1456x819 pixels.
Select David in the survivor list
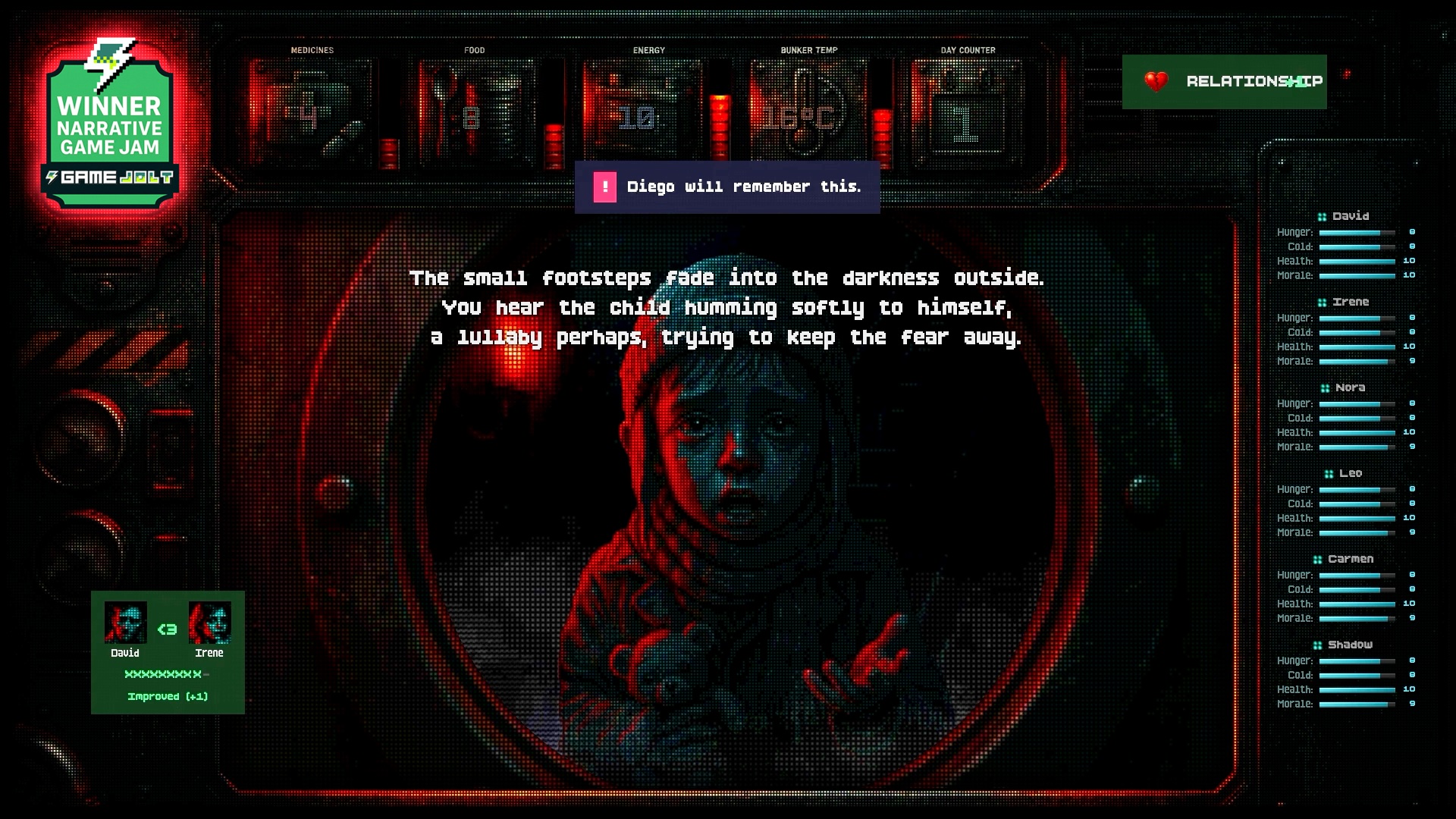click(x=1350, y=216)
